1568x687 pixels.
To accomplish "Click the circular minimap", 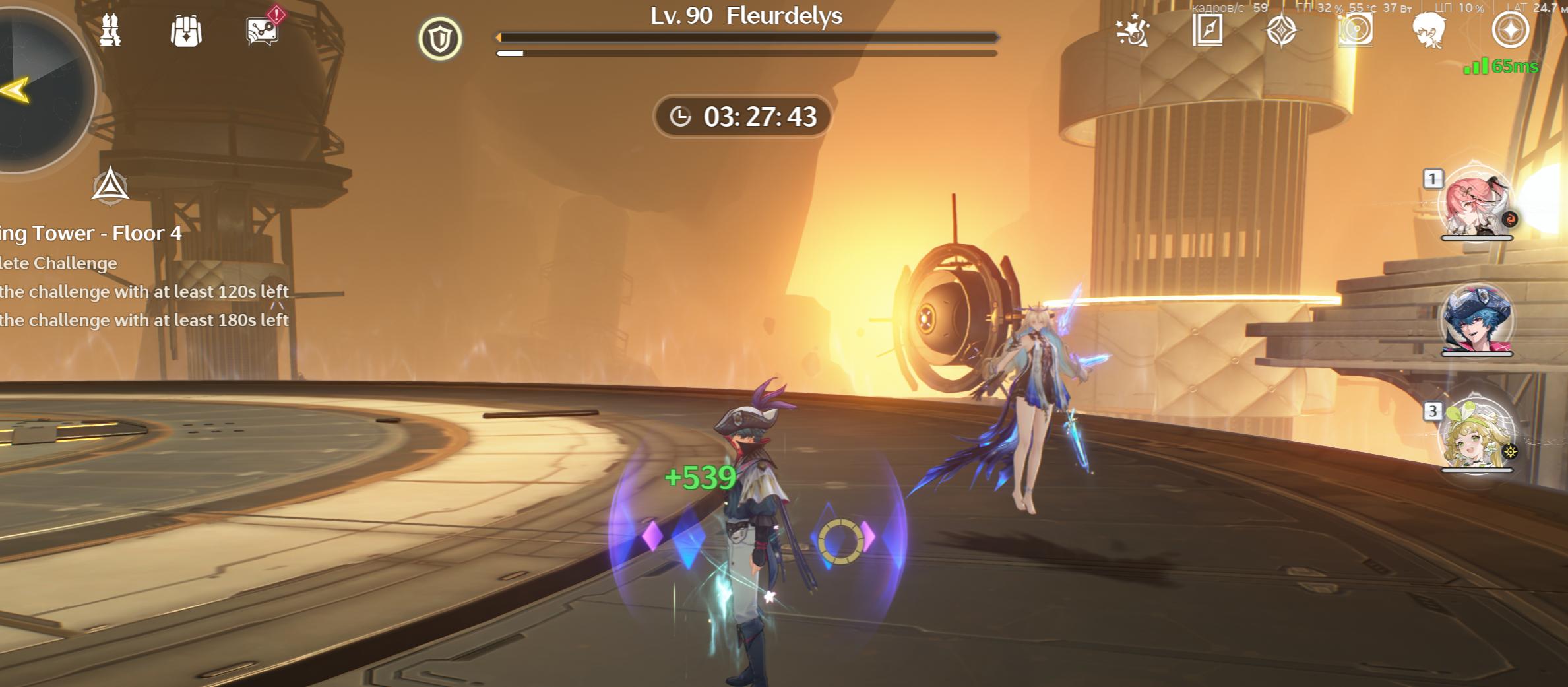I will click(x=40, y=89).
